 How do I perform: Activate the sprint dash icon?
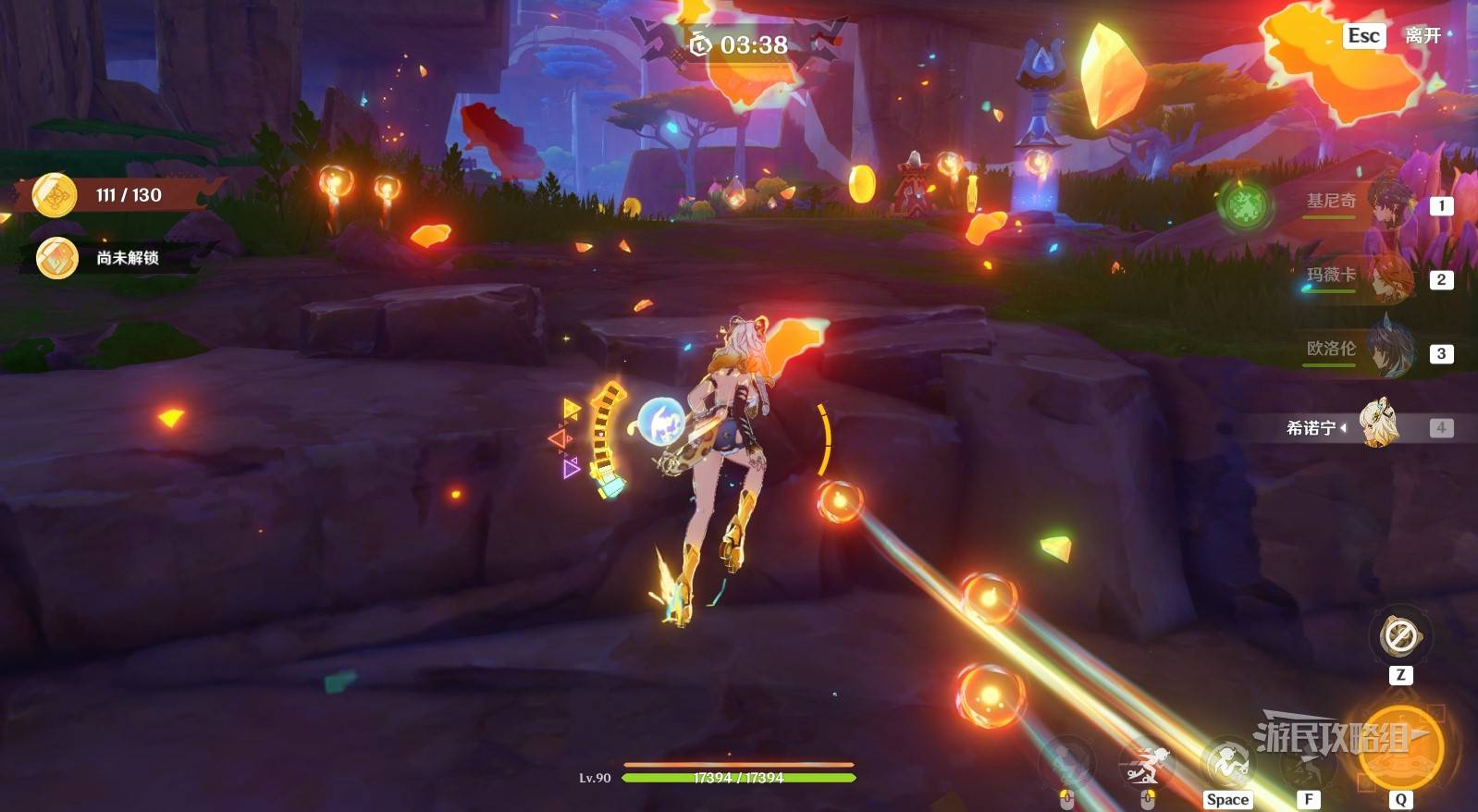[1146, 766]
